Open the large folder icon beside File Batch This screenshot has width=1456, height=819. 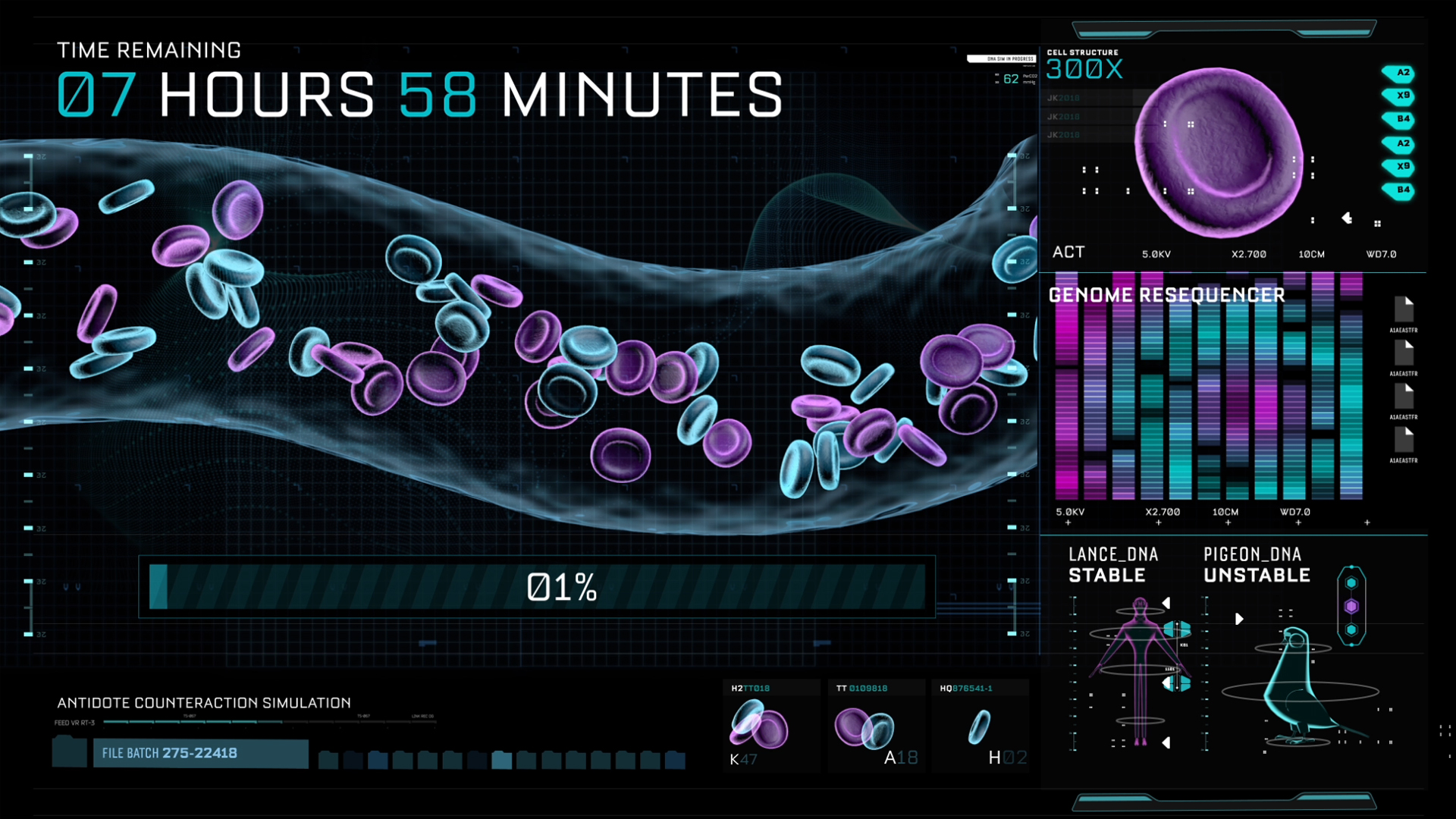[69, 752]
